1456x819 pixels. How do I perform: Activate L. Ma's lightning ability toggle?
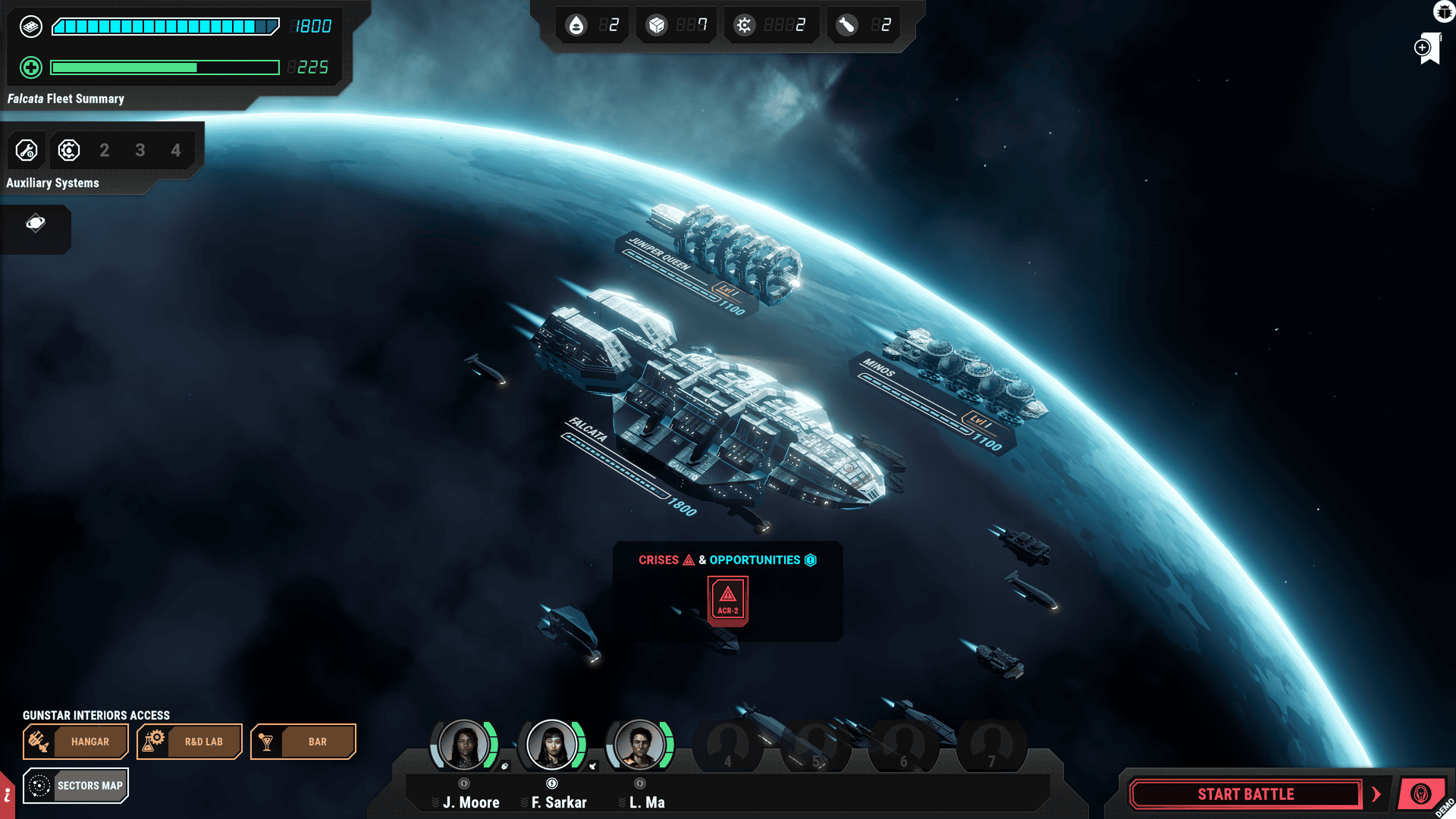(x=639, y=783)
